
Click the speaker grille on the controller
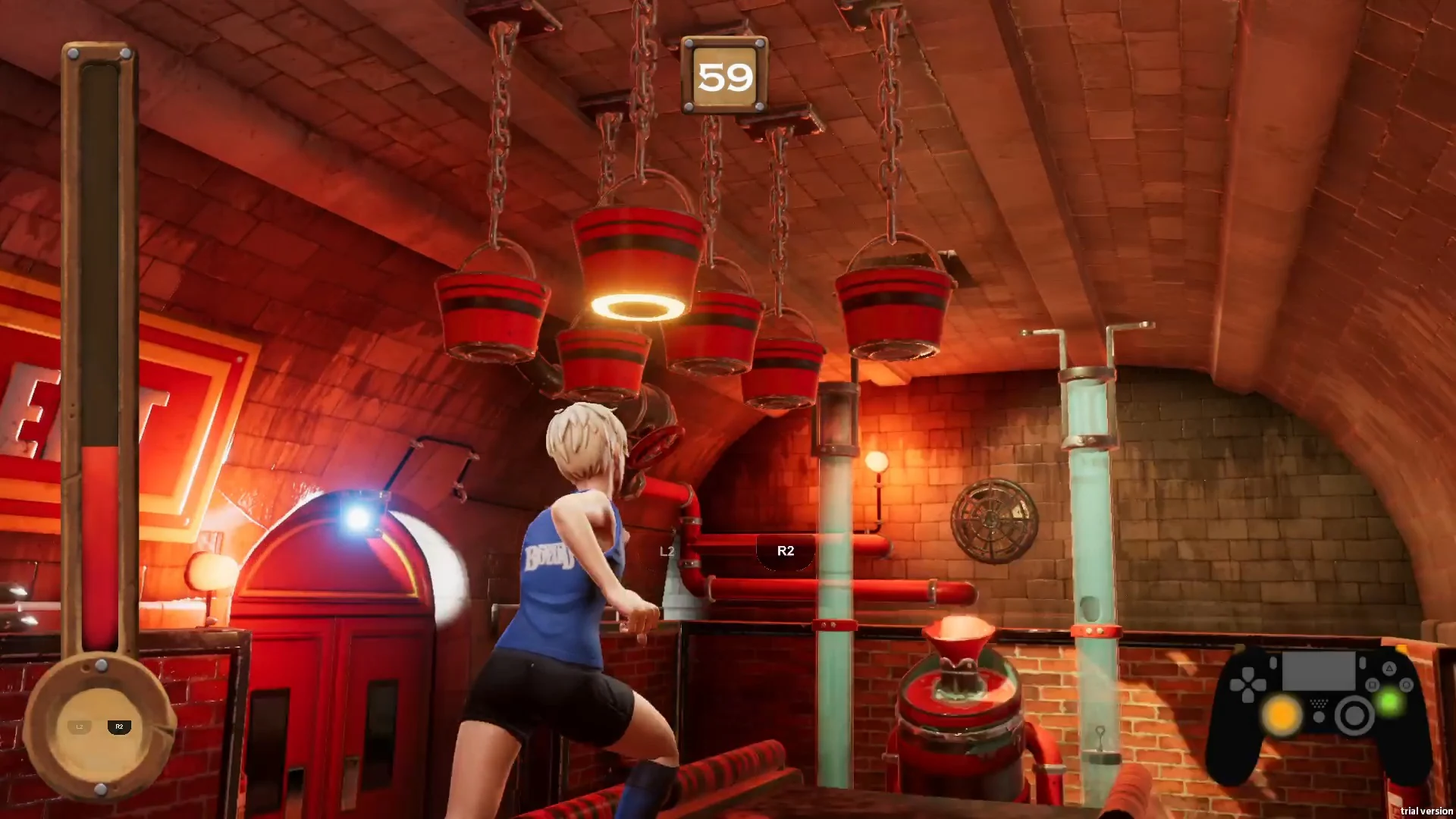click(x=1319, y=701)
